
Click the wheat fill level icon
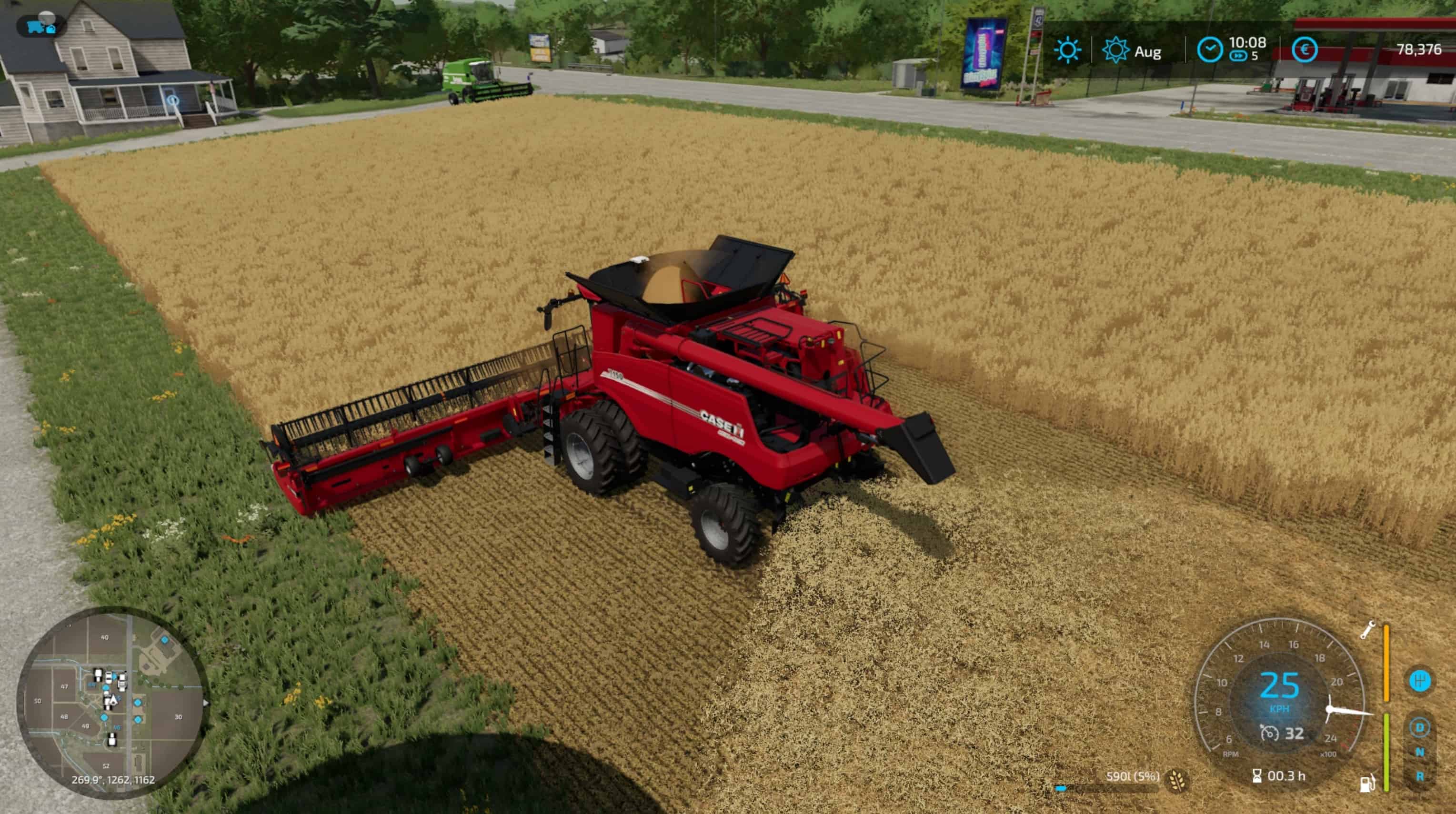pyautogui.click(x=1178, y=780)
